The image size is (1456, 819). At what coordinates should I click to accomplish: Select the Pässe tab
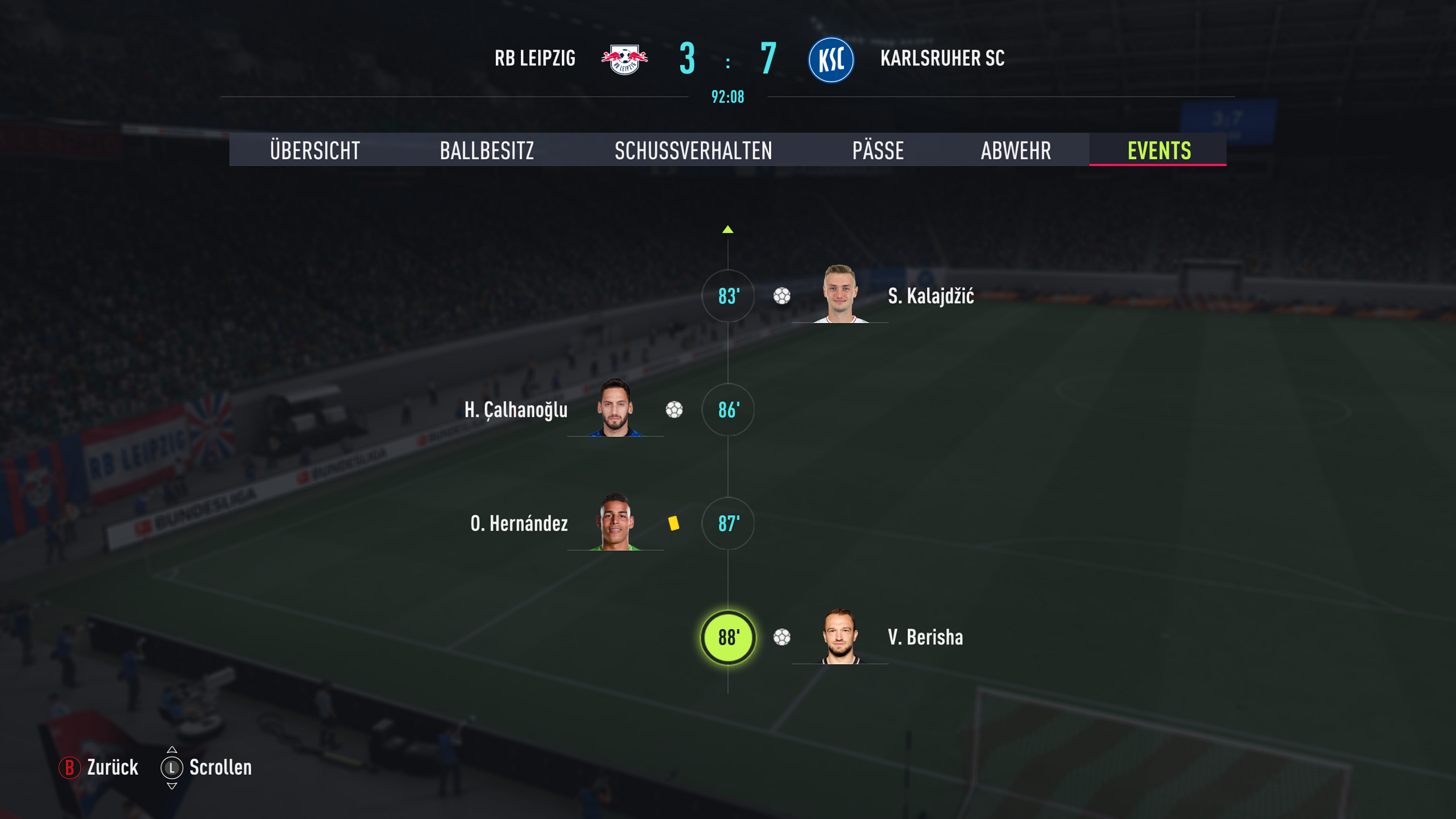[x=878, y=151]
